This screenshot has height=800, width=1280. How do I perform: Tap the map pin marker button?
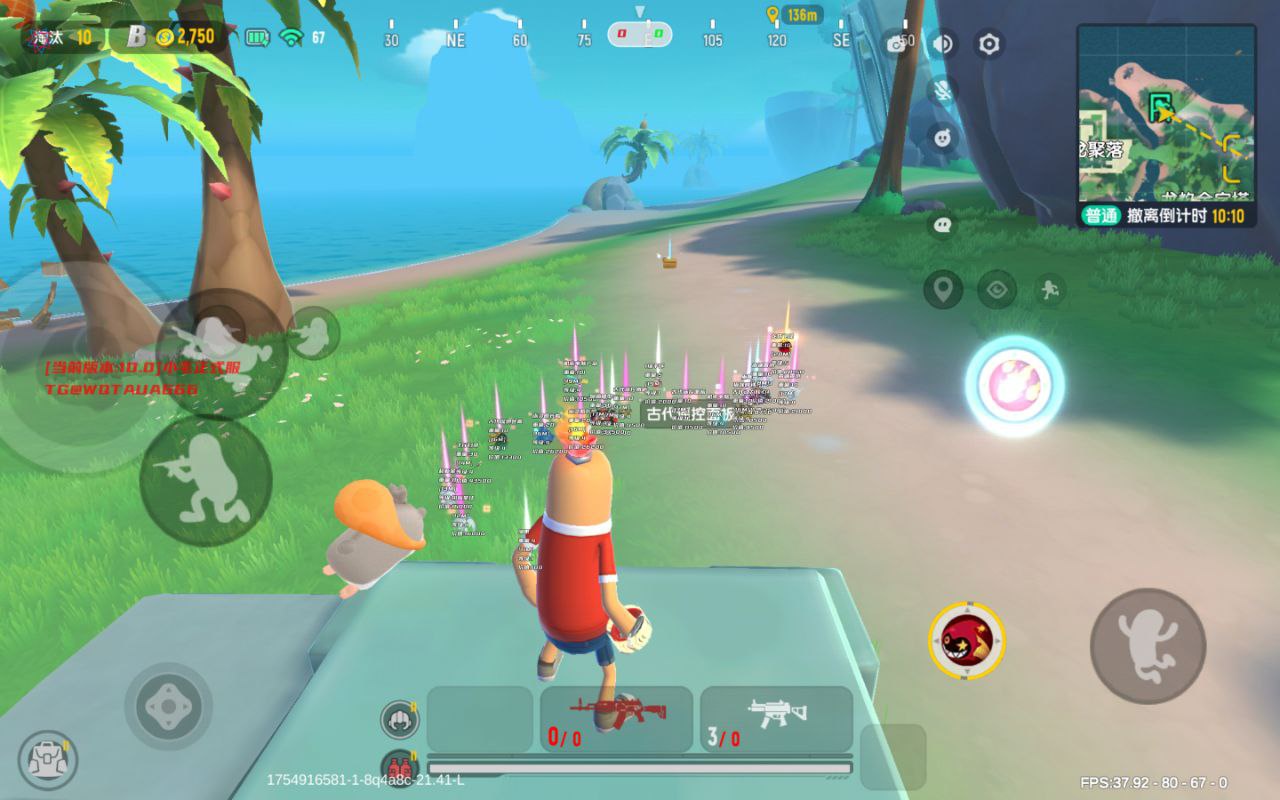point(943,290)
